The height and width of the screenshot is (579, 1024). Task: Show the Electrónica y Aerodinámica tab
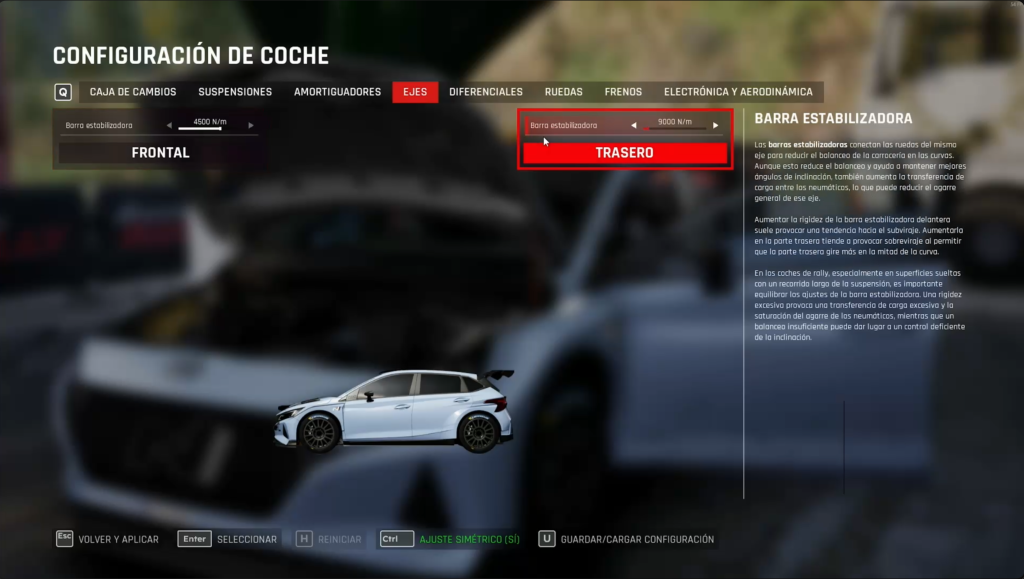pyautogui.click(x=738, y=92)
